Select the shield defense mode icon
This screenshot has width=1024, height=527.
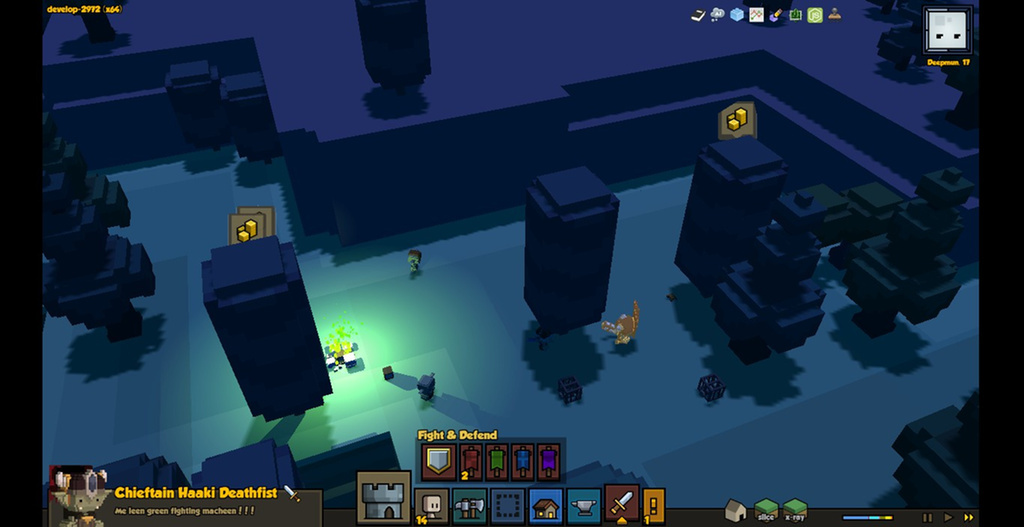tap(438, 462)
